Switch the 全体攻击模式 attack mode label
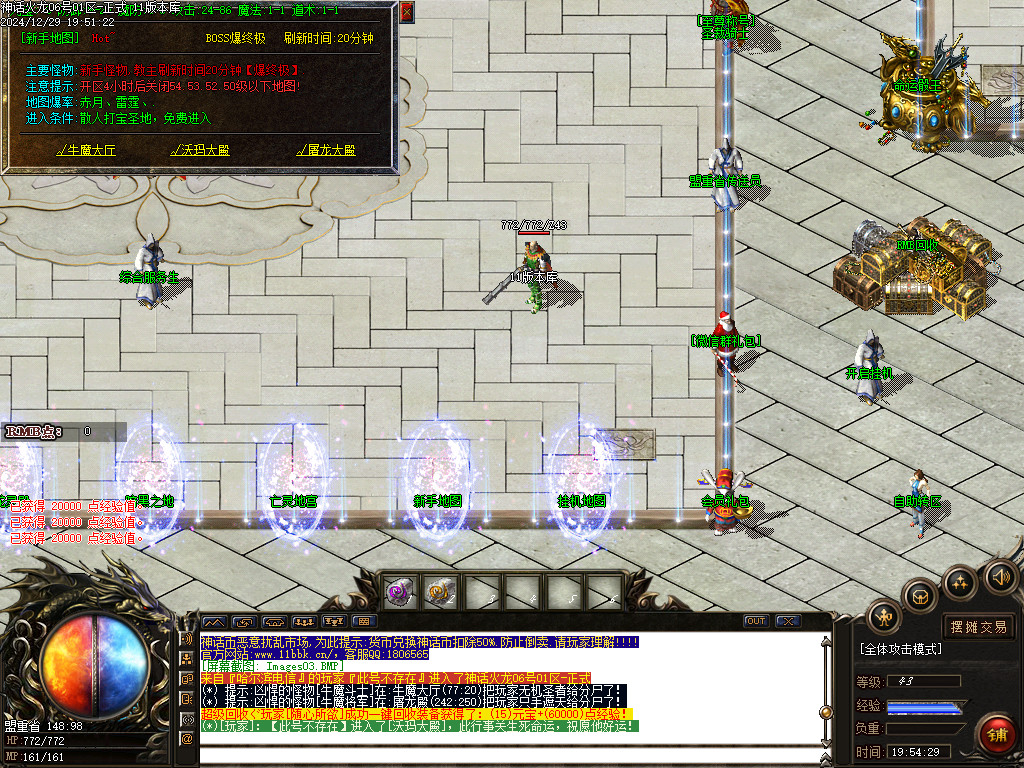The image size is (1024, 768). point(901,649)
